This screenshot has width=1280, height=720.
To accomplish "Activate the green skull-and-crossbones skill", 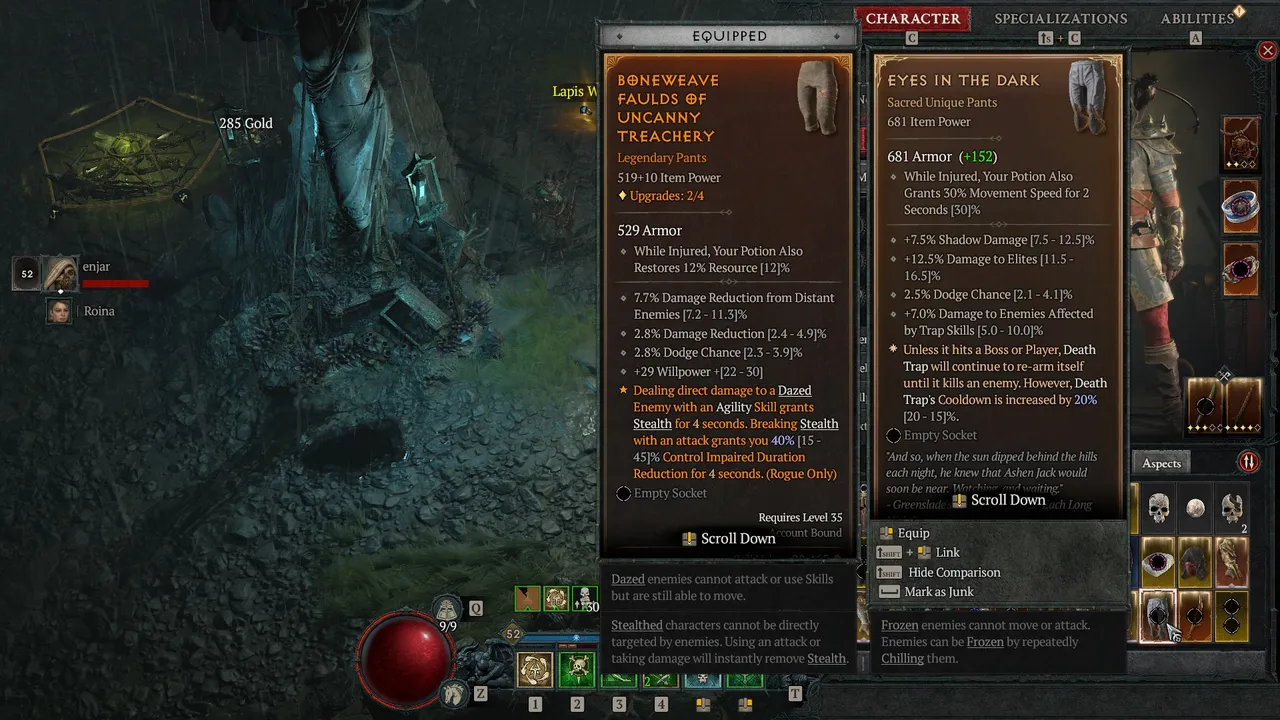I will click(577, 670).
